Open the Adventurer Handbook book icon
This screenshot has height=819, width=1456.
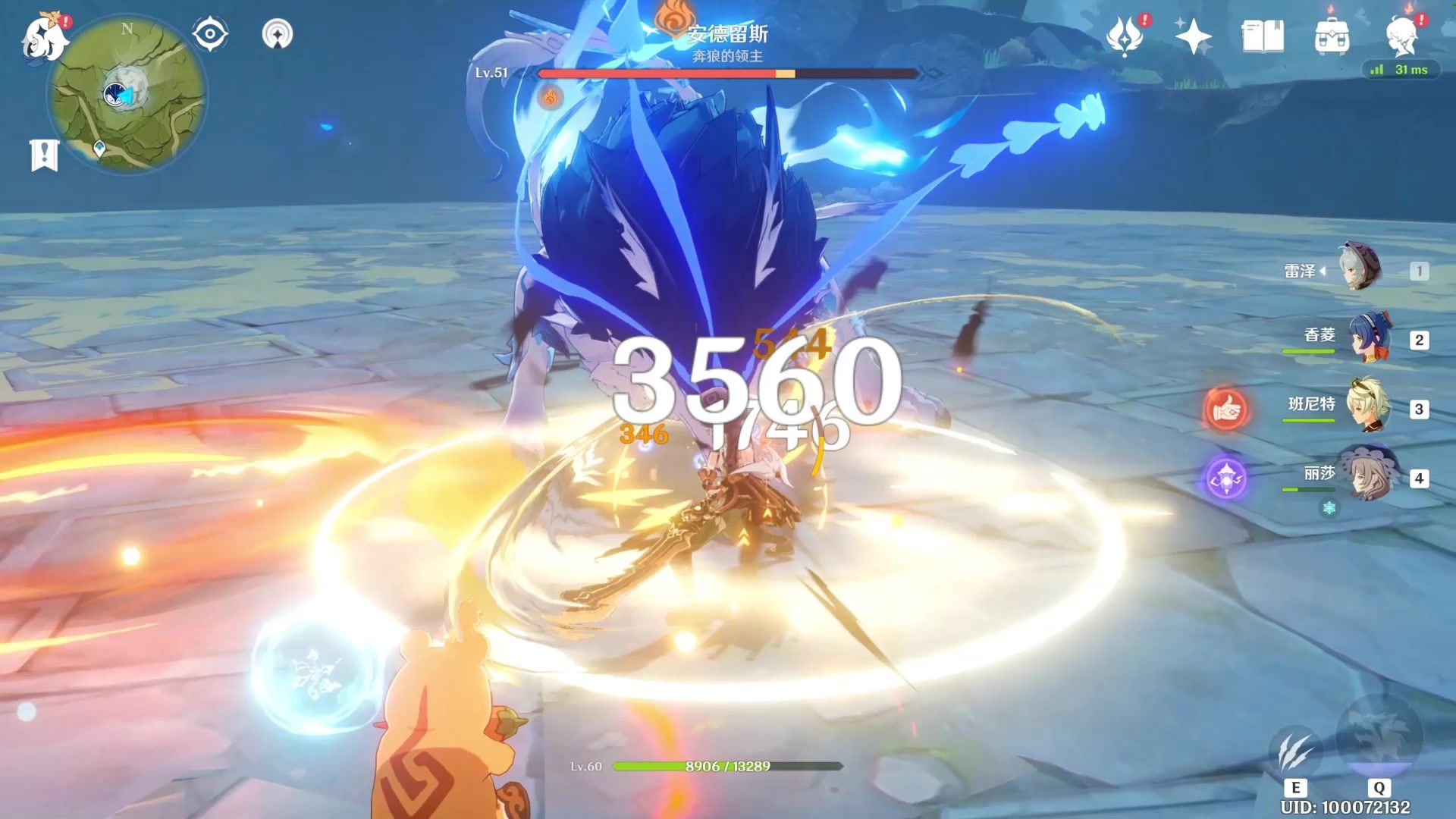(x=1263, y=36)
